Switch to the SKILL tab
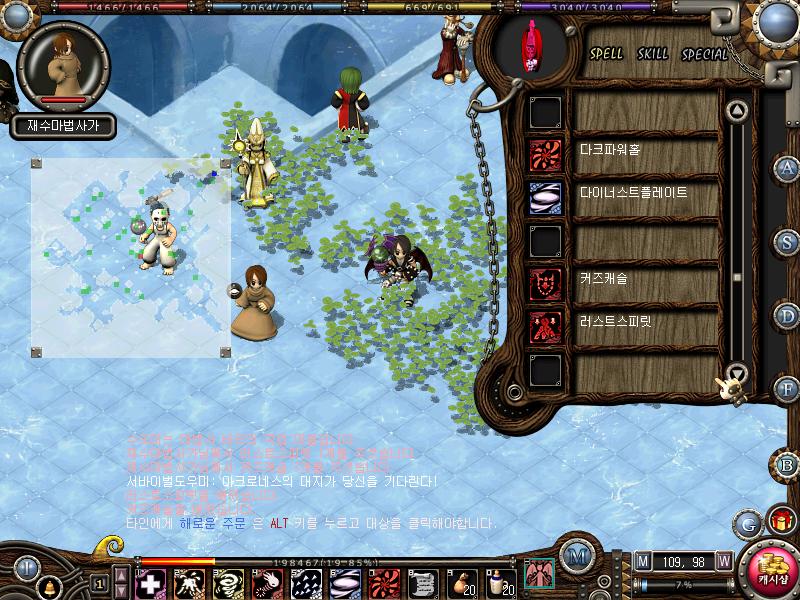The width and height of the screenshot is (800, 600). (653, 54)
